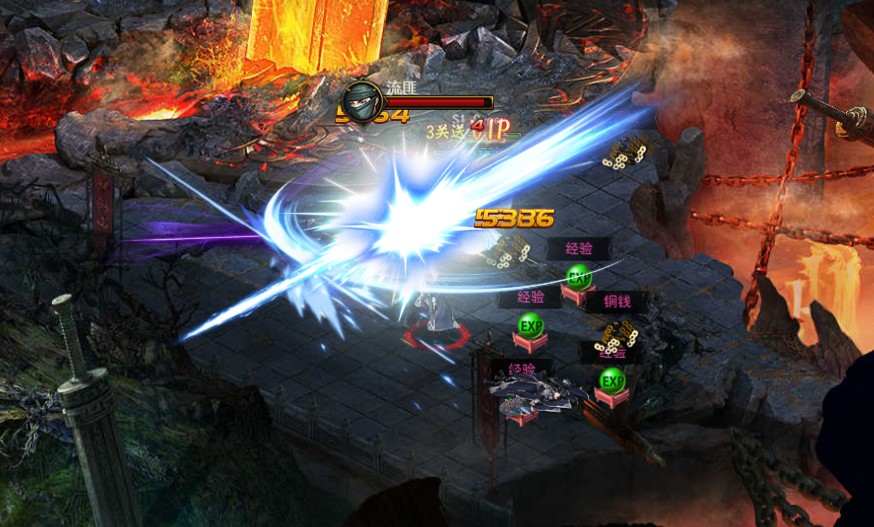The height and width of the screenshot is (527, 874).
Task: Click the 流匪 enemy portrait icon
Action: point(360,101)
